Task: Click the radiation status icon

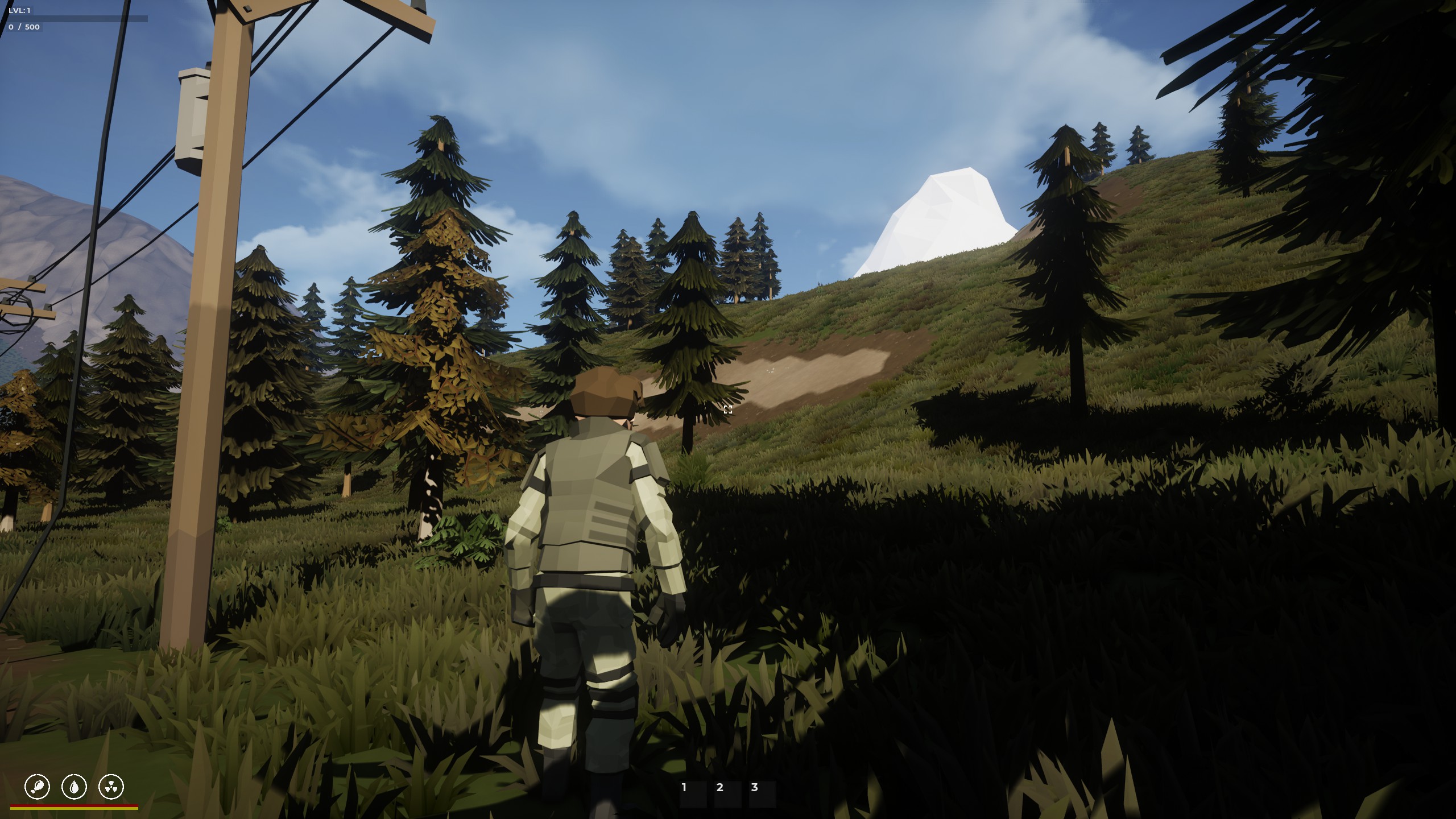Action: click(x=111, y=787)
